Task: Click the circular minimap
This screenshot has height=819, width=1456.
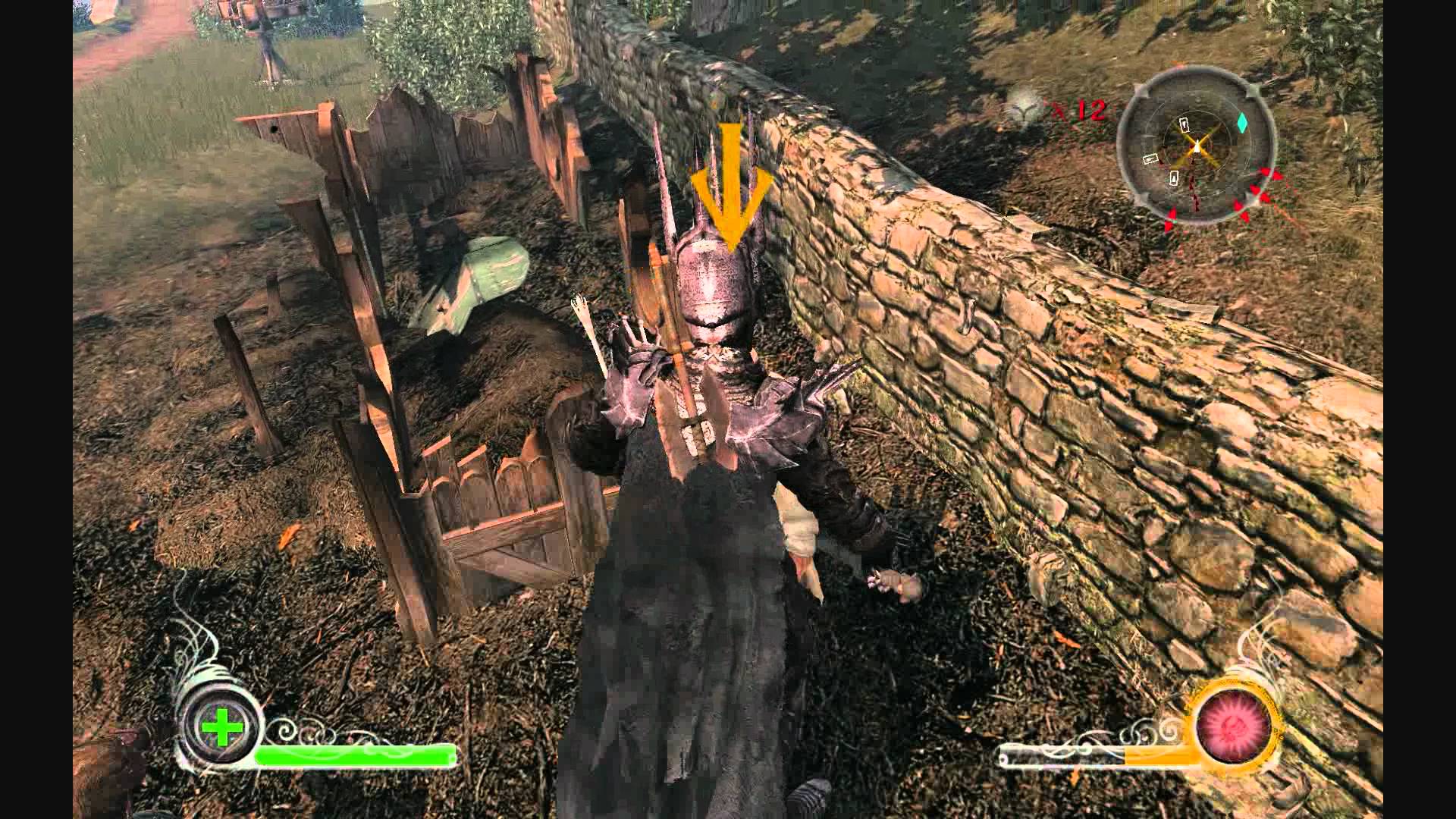Action: [1196, 148]
